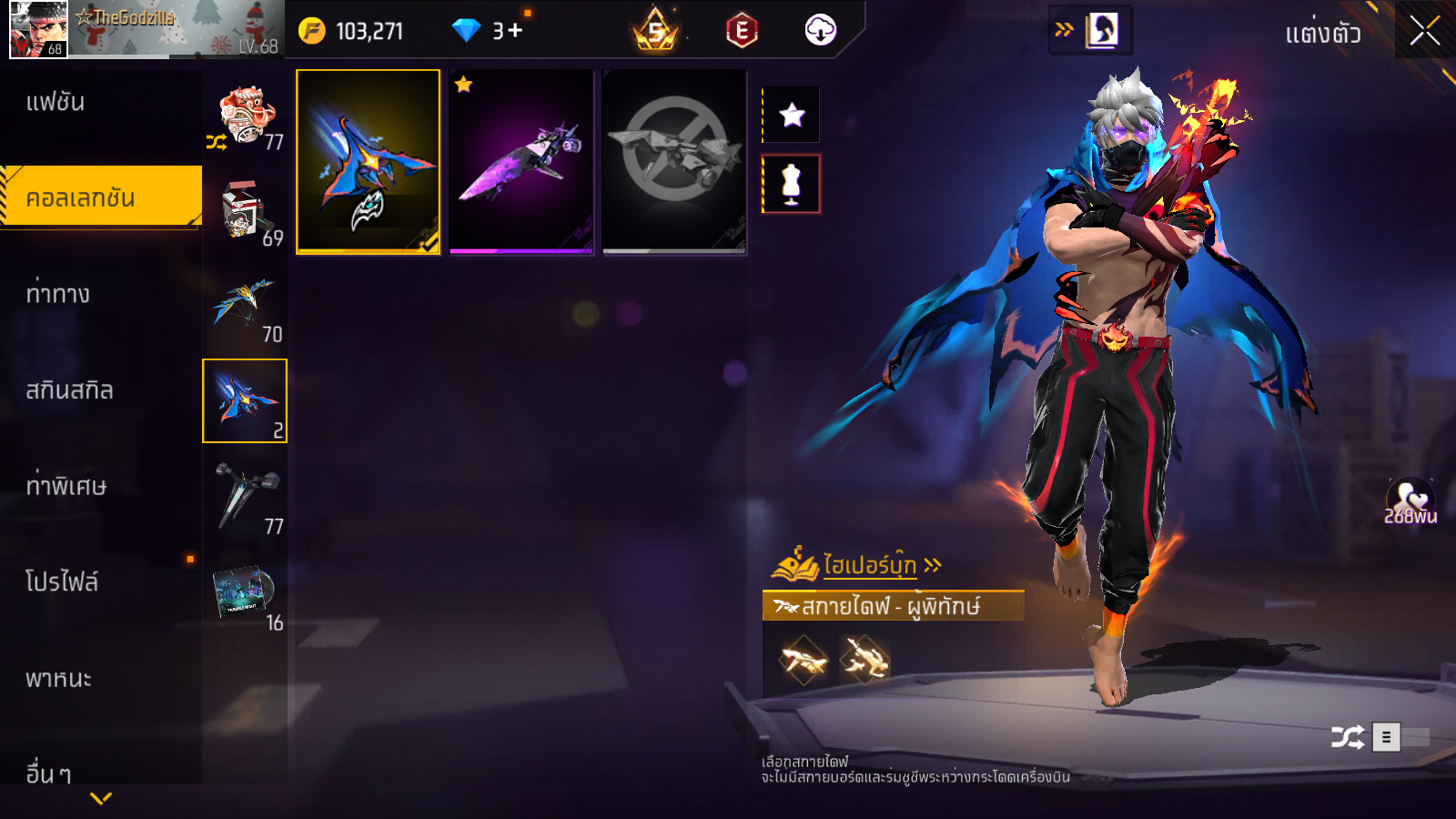The width and height of the screenshot is (1456, 819).
Task: Switch to the พาหนะ category
Action: tap(59, 679)
